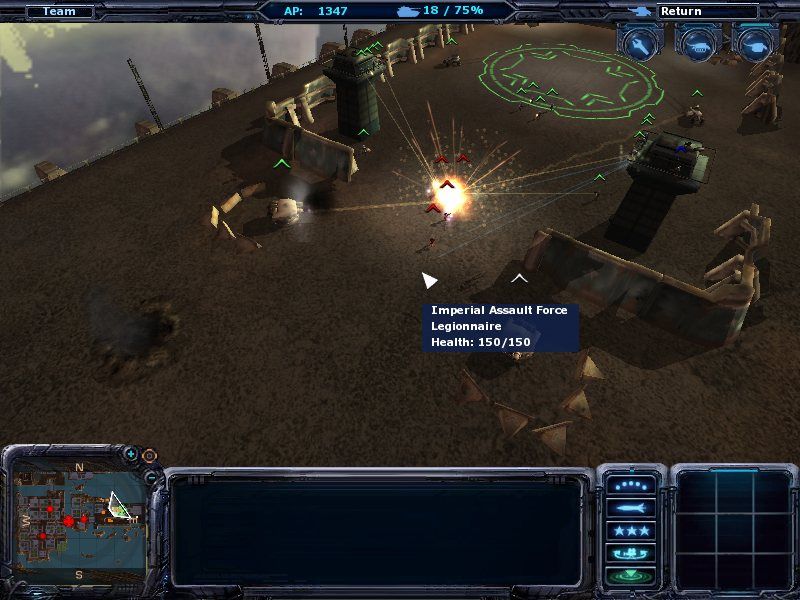800x600 pixels.
Task: Open the Team menu
Action: coord(59,12)
